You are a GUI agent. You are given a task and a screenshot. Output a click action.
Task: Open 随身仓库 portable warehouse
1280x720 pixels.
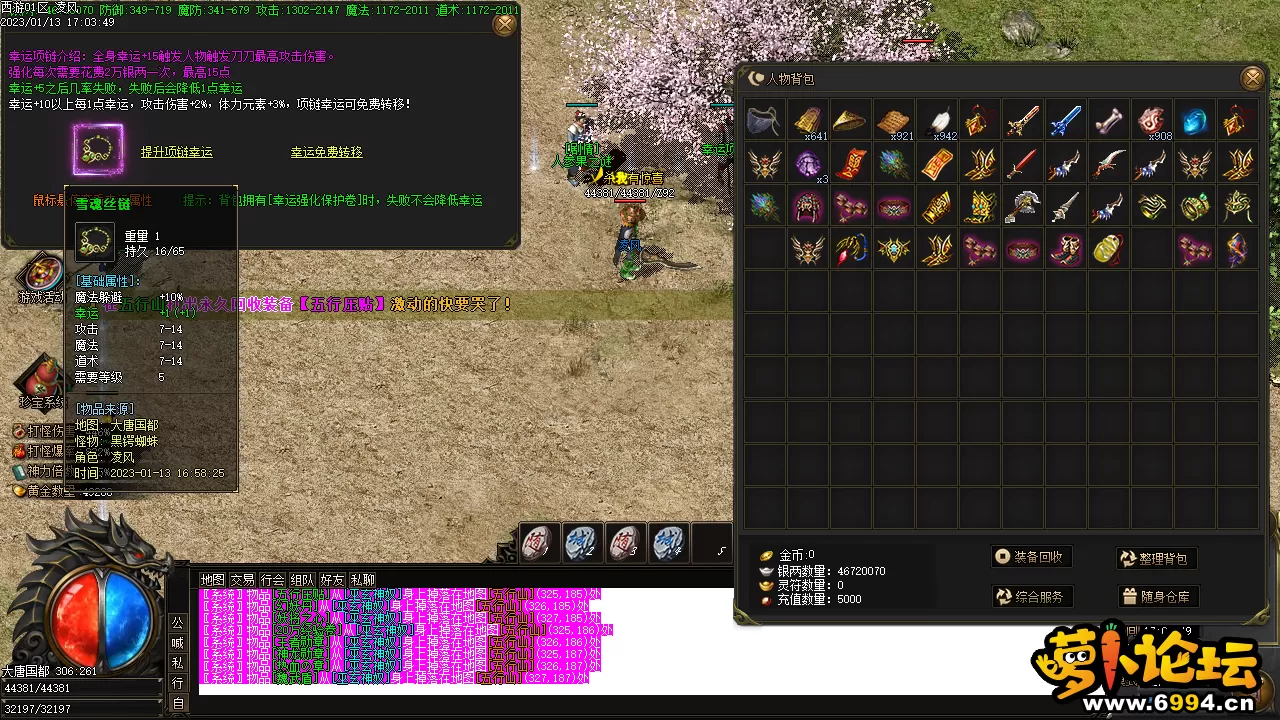pos(1157,597)
